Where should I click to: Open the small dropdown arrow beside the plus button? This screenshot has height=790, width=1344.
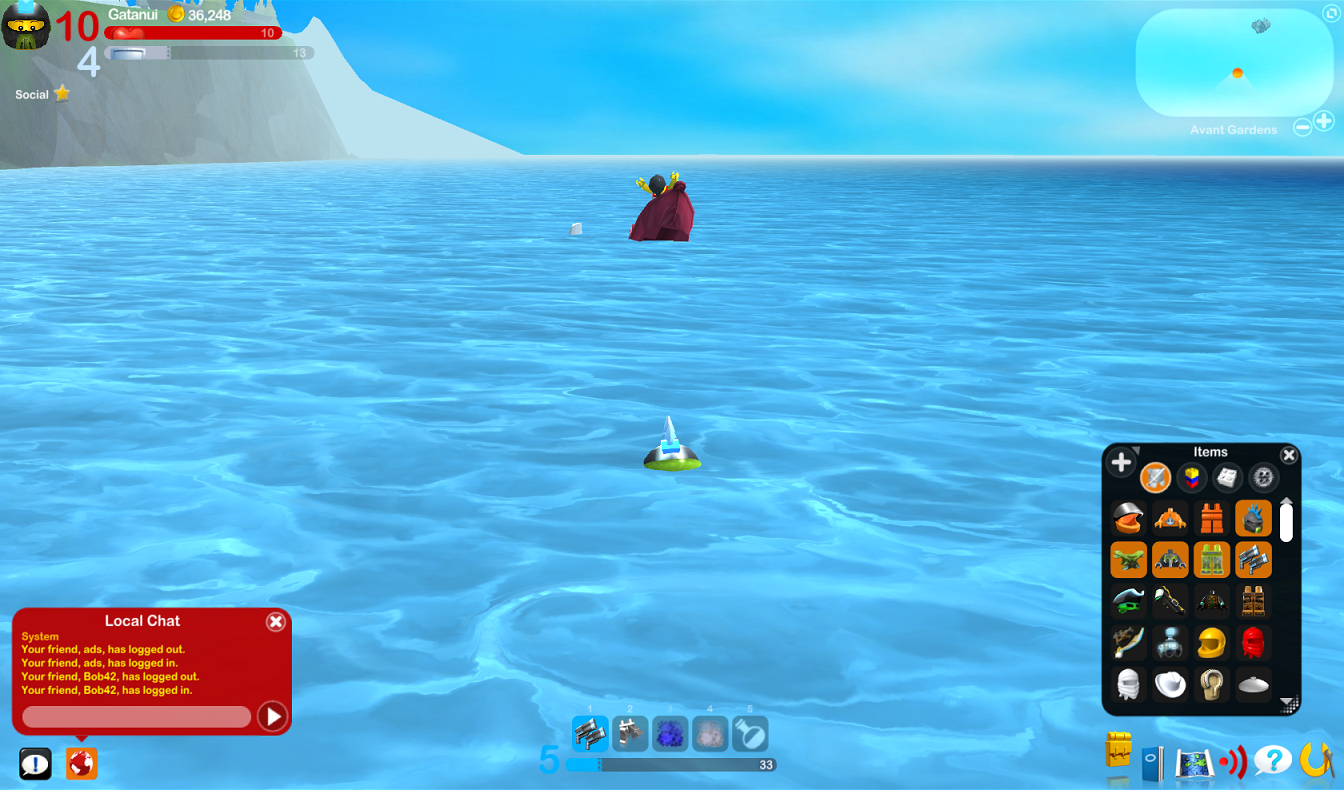click(x=1134, y=452)
